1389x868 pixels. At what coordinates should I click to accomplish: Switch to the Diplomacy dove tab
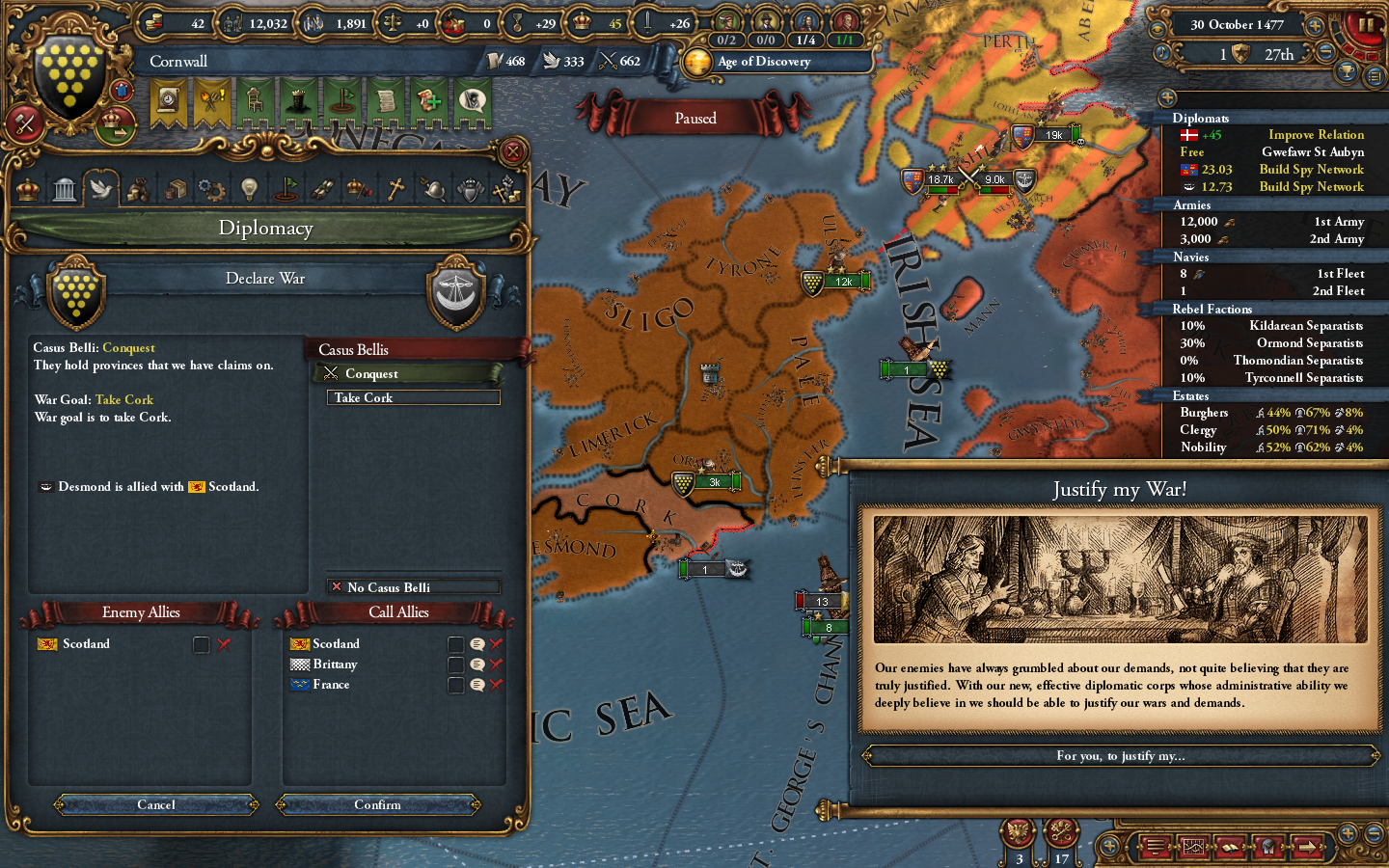point(101,188)
